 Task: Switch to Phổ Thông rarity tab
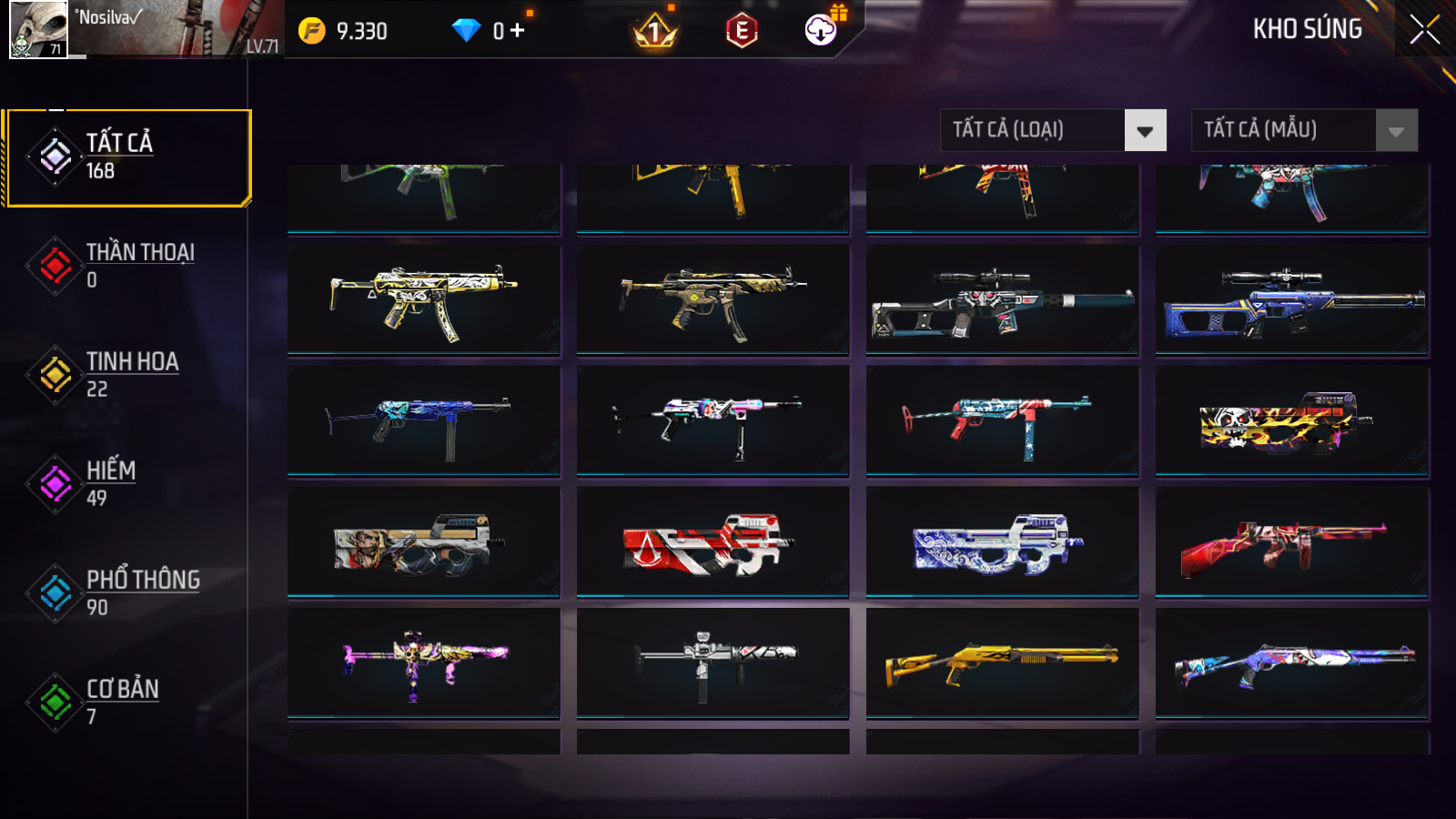[x=127, y=593]
